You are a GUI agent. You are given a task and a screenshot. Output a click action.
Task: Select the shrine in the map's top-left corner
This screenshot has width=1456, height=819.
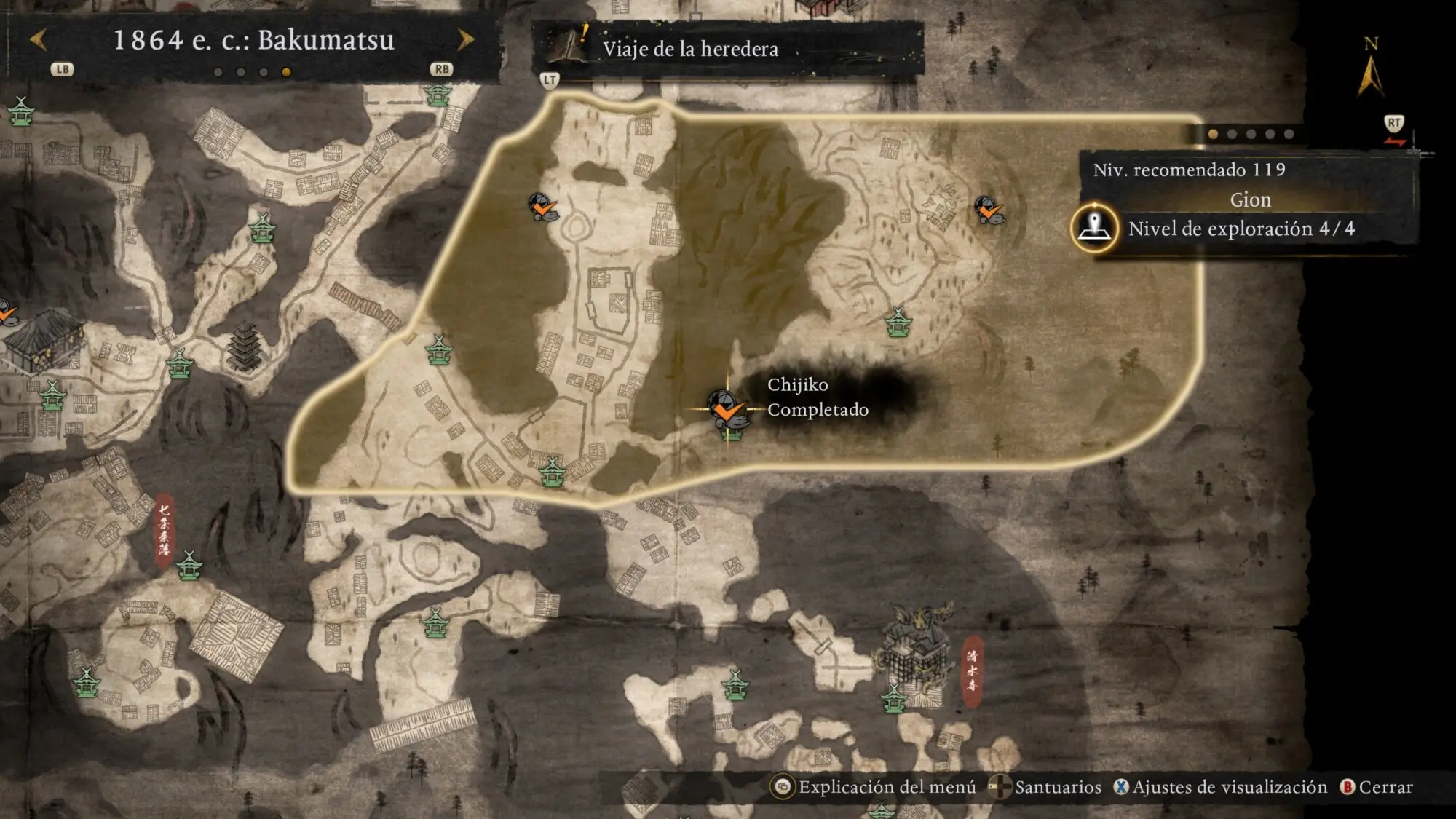[21, 111]
